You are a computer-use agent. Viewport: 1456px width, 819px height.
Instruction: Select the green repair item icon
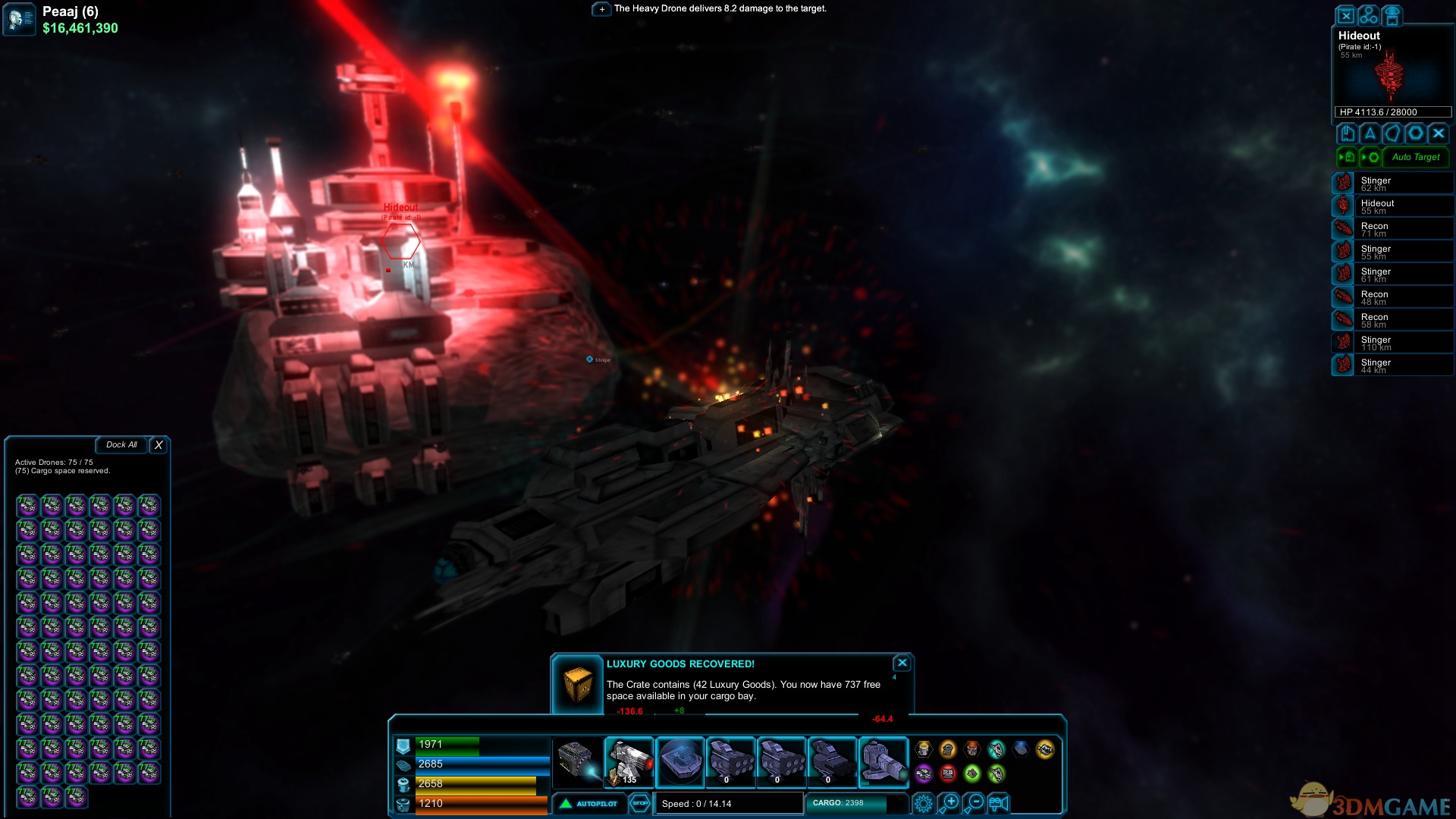972,774
